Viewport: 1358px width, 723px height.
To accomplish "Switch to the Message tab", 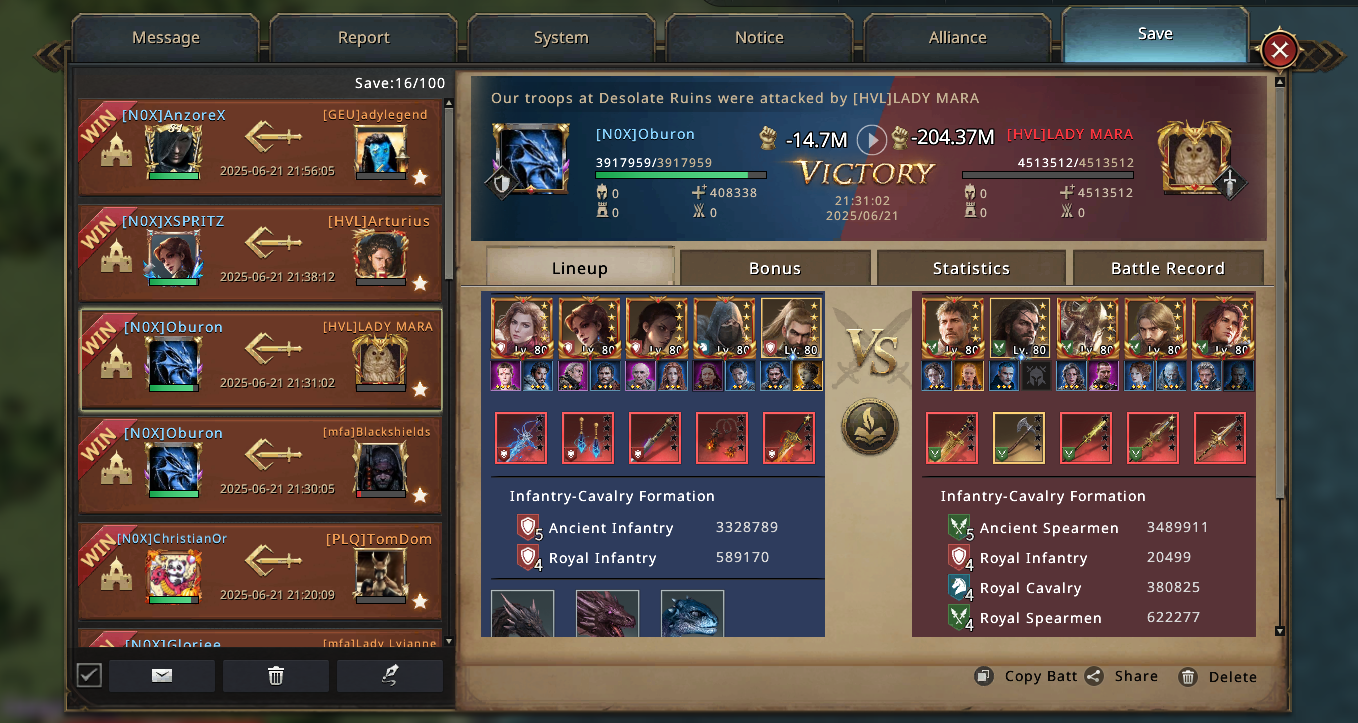I will (x=166, y=38).
